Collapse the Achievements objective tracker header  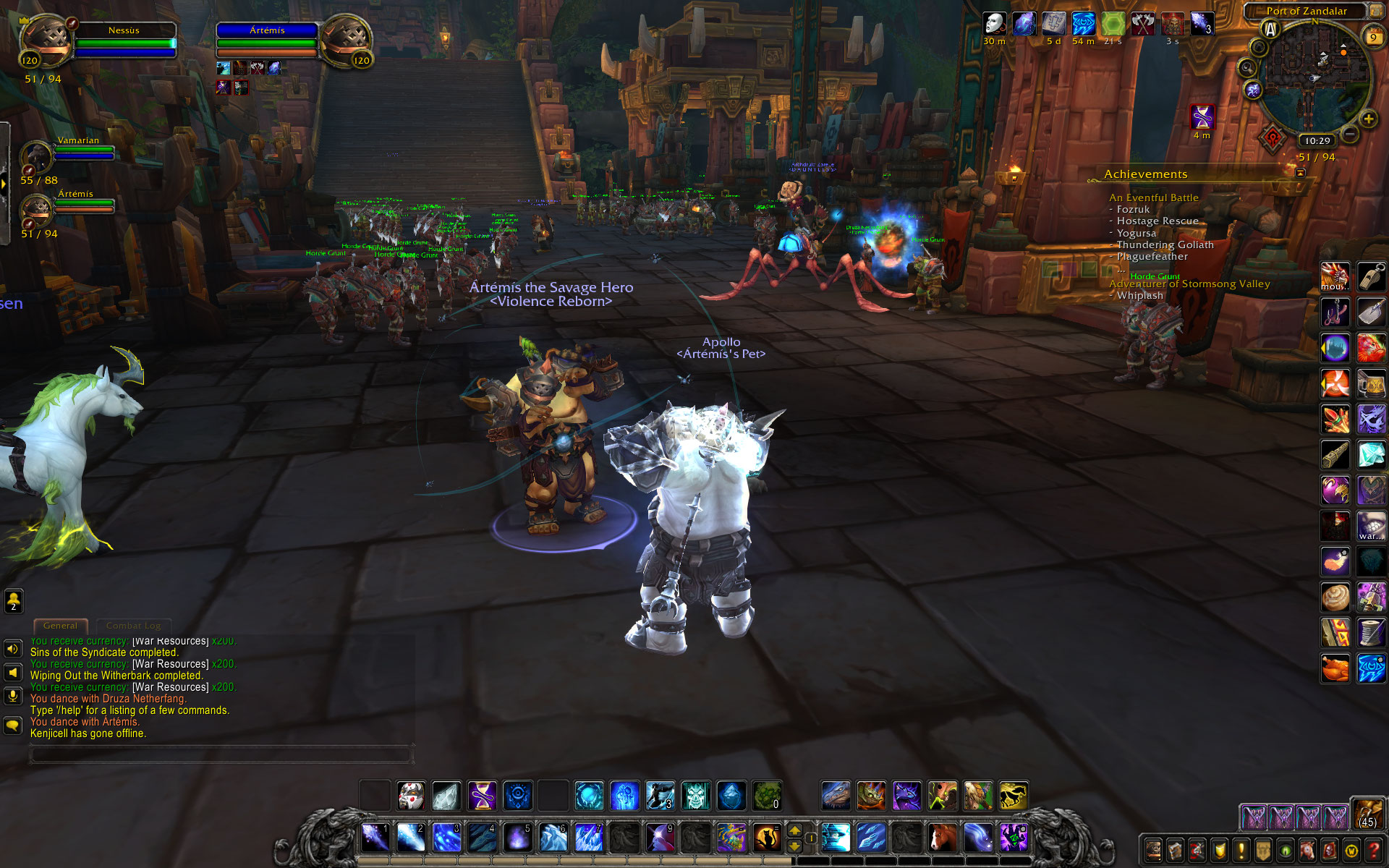pos(1300,173)
